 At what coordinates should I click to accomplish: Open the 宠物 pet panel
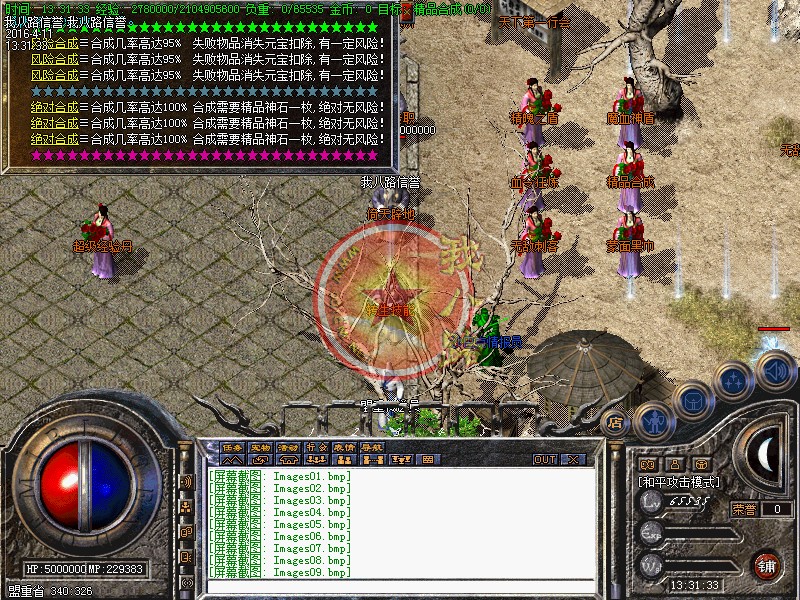click(260, 447)
